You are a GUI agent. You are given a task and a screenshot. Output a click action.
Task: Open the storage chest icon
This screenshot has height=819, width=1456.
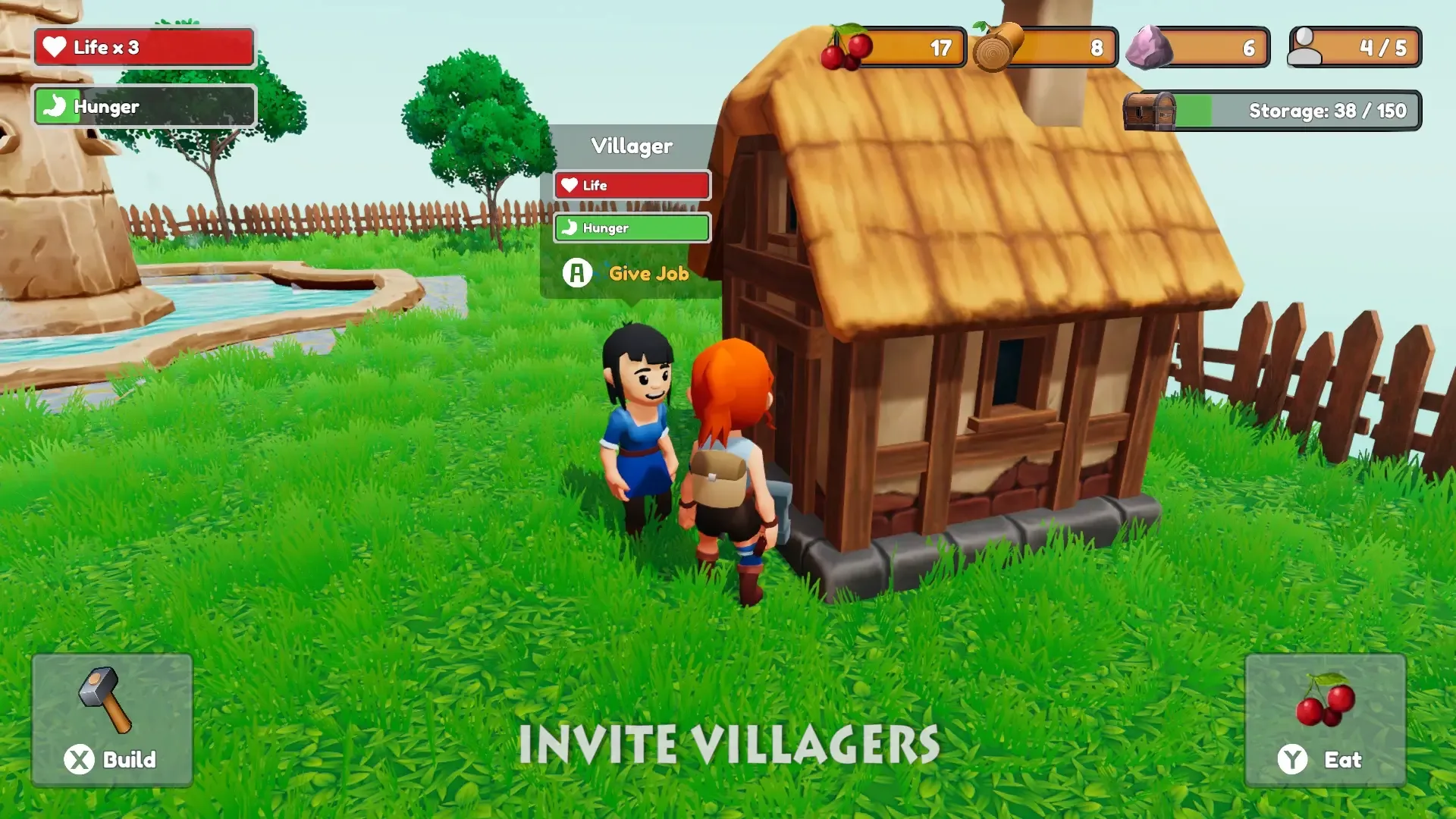pos(1150,110)
